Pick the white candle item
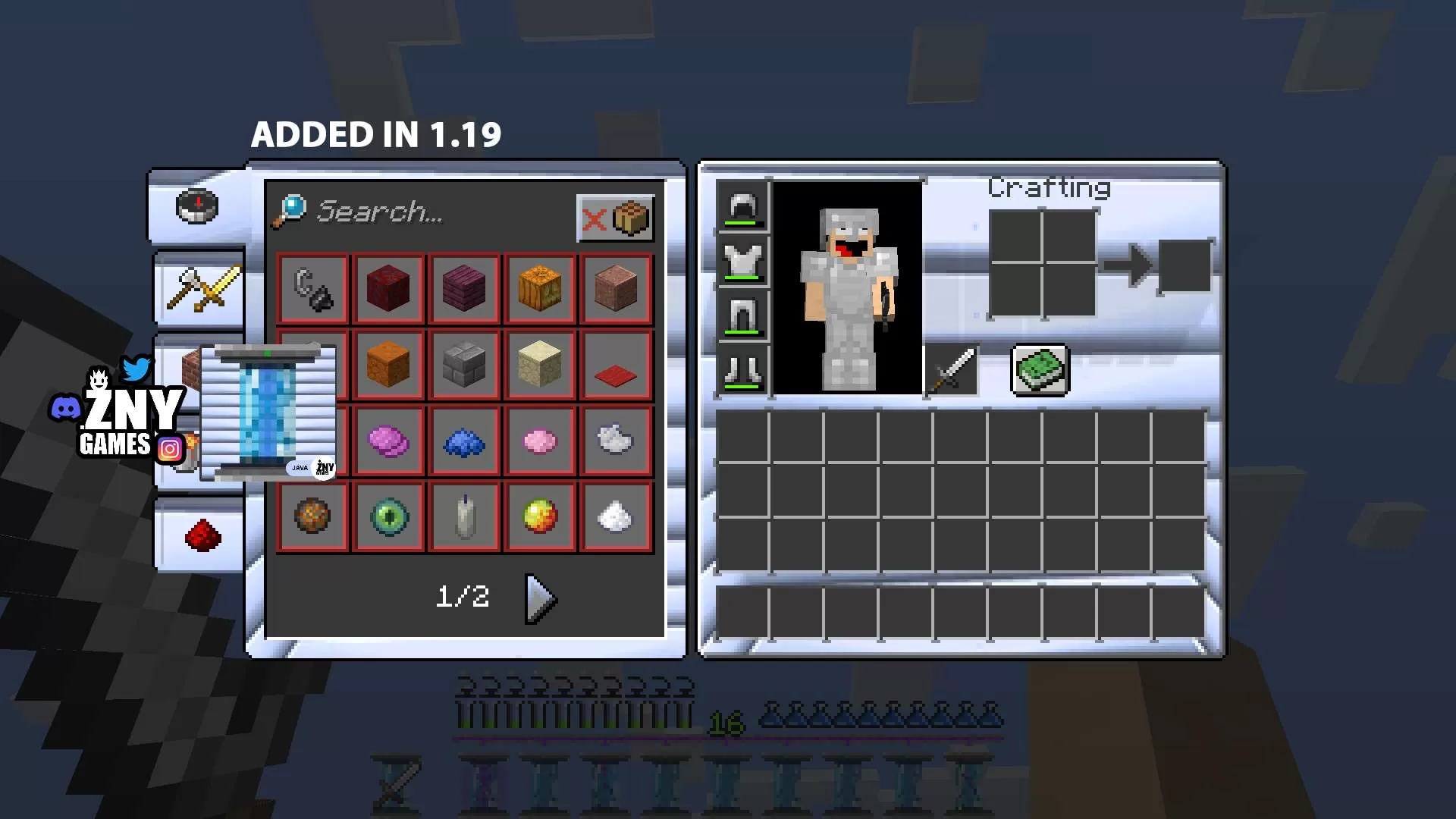 click(x=465, y=517)
